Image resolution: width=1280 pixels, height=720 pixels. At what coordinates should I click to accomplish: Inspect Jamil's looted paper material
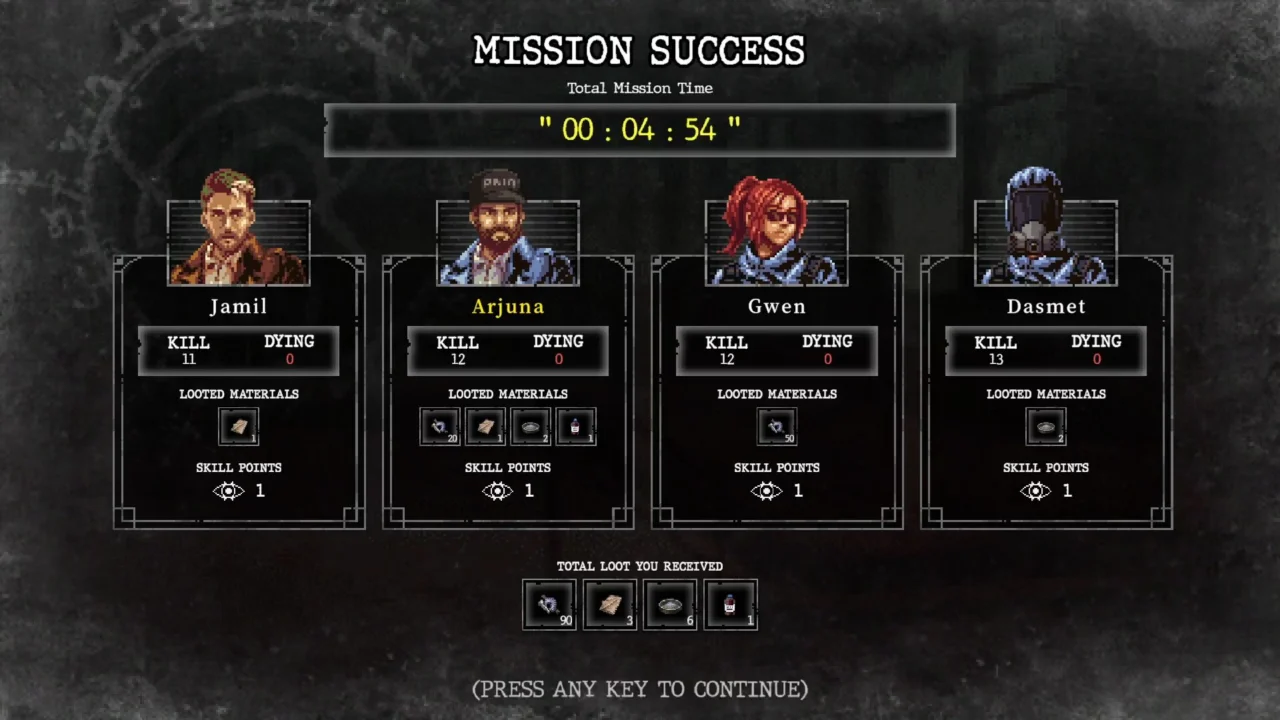click(239, 427)
